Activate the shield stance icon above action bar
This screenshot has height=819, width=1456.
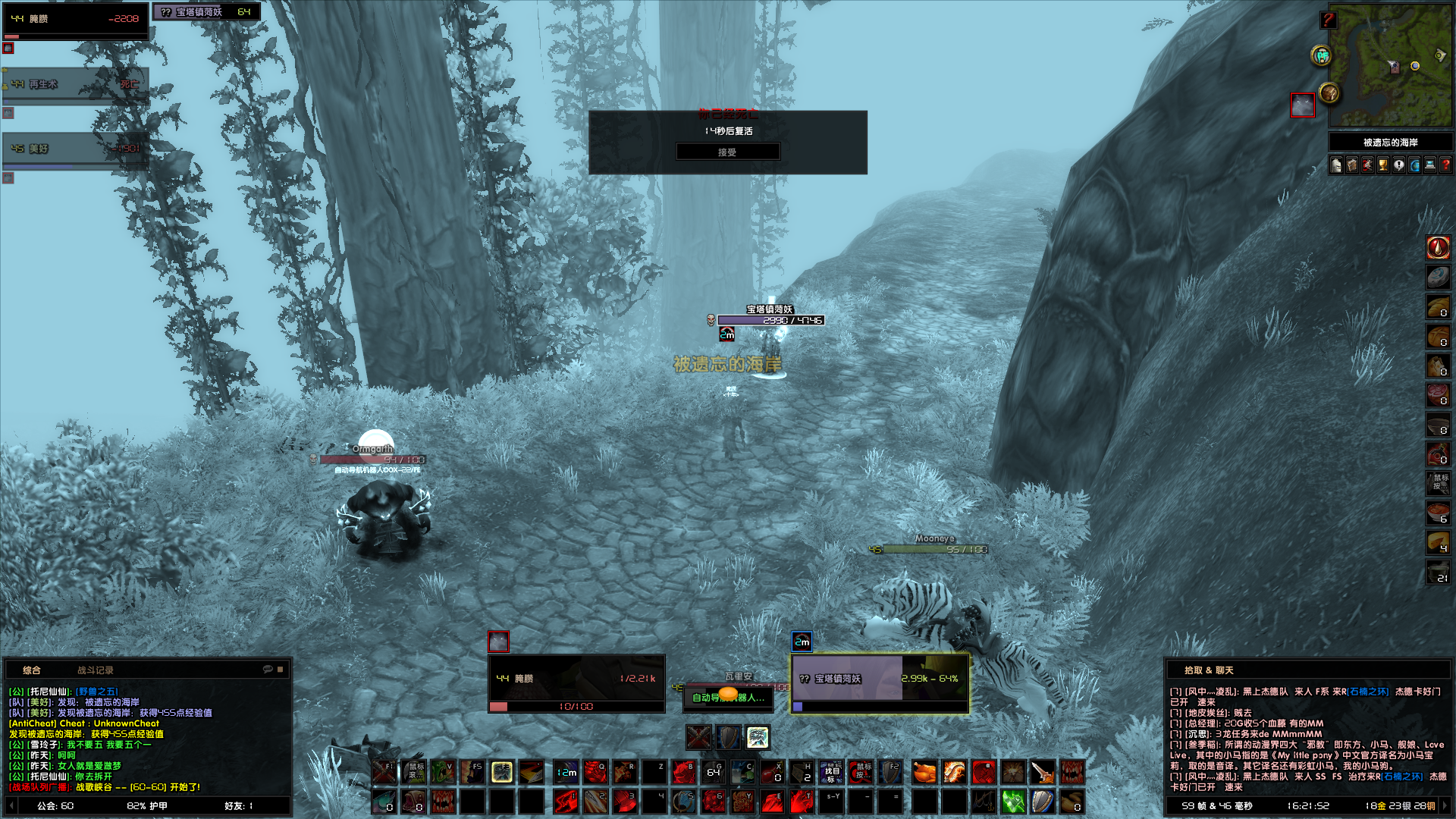coord(728,737)
